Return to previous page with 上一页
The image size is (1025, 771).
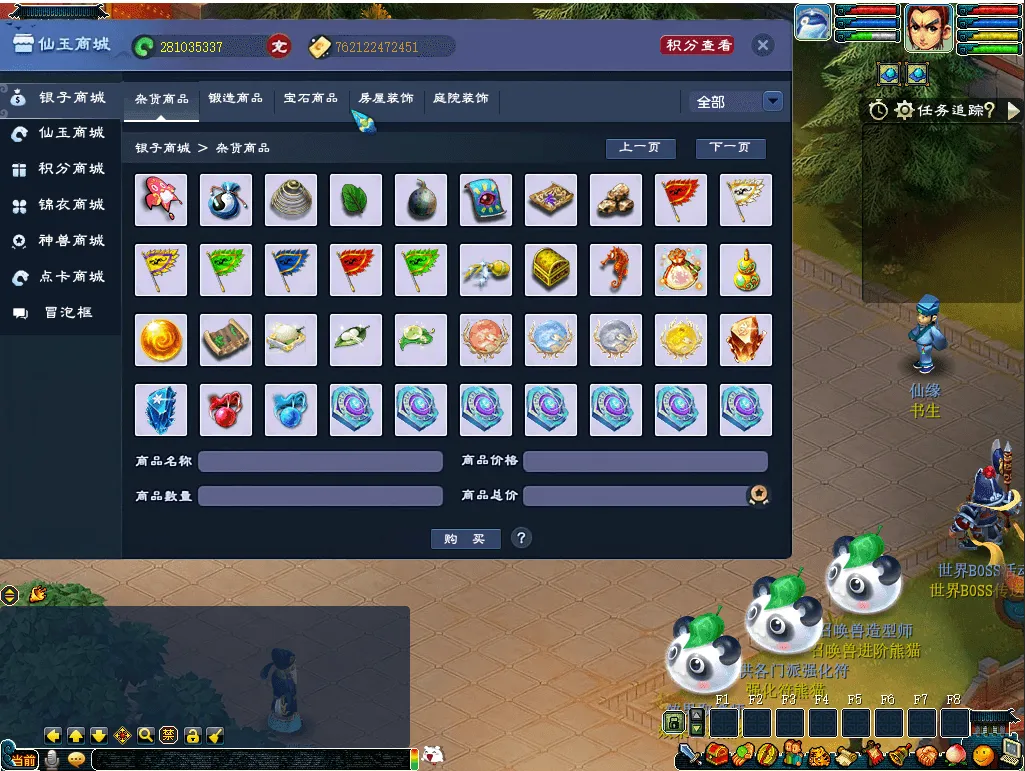click(640, 148)
